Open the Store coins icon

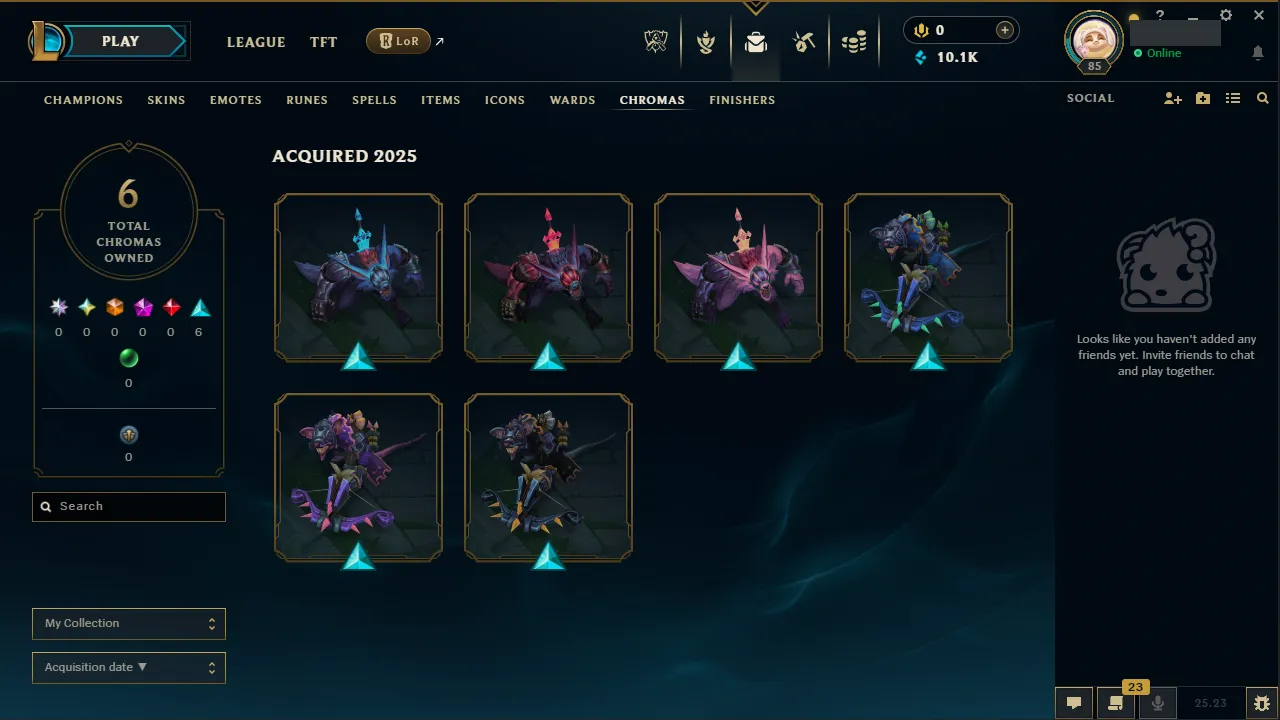coord(855,41)
